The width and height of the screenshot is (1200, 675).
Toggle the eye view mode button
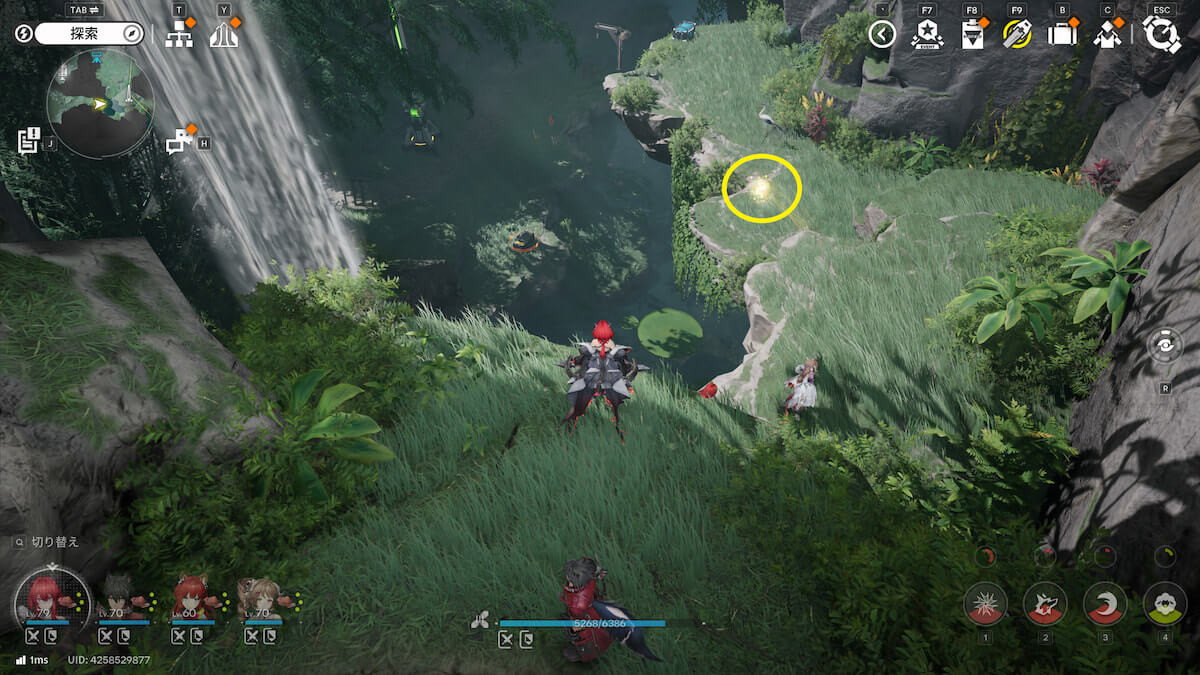pyautogui.click(x=1165, y=345)
